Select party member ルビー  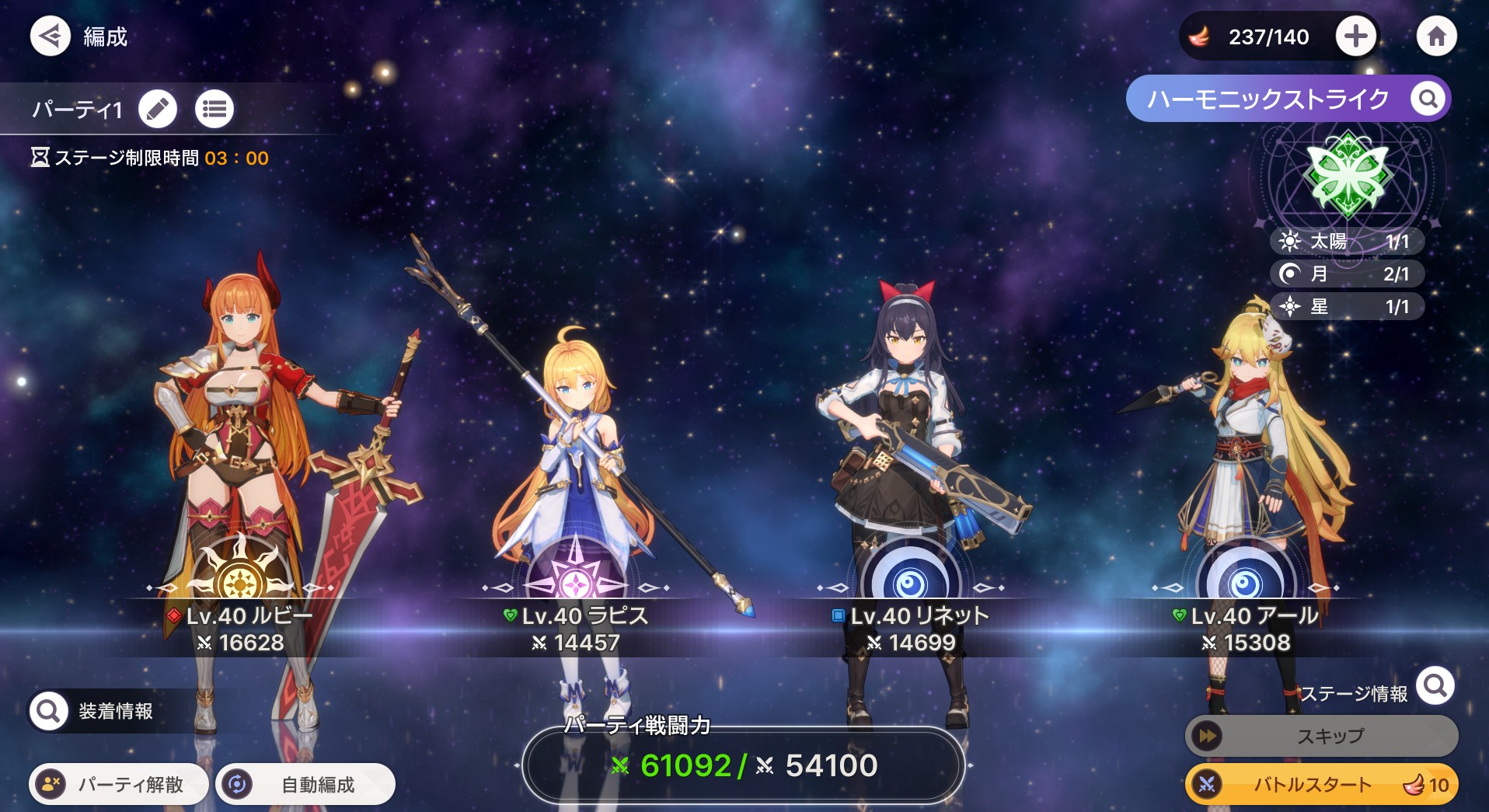pyautogui.click(x=241, y=466)
